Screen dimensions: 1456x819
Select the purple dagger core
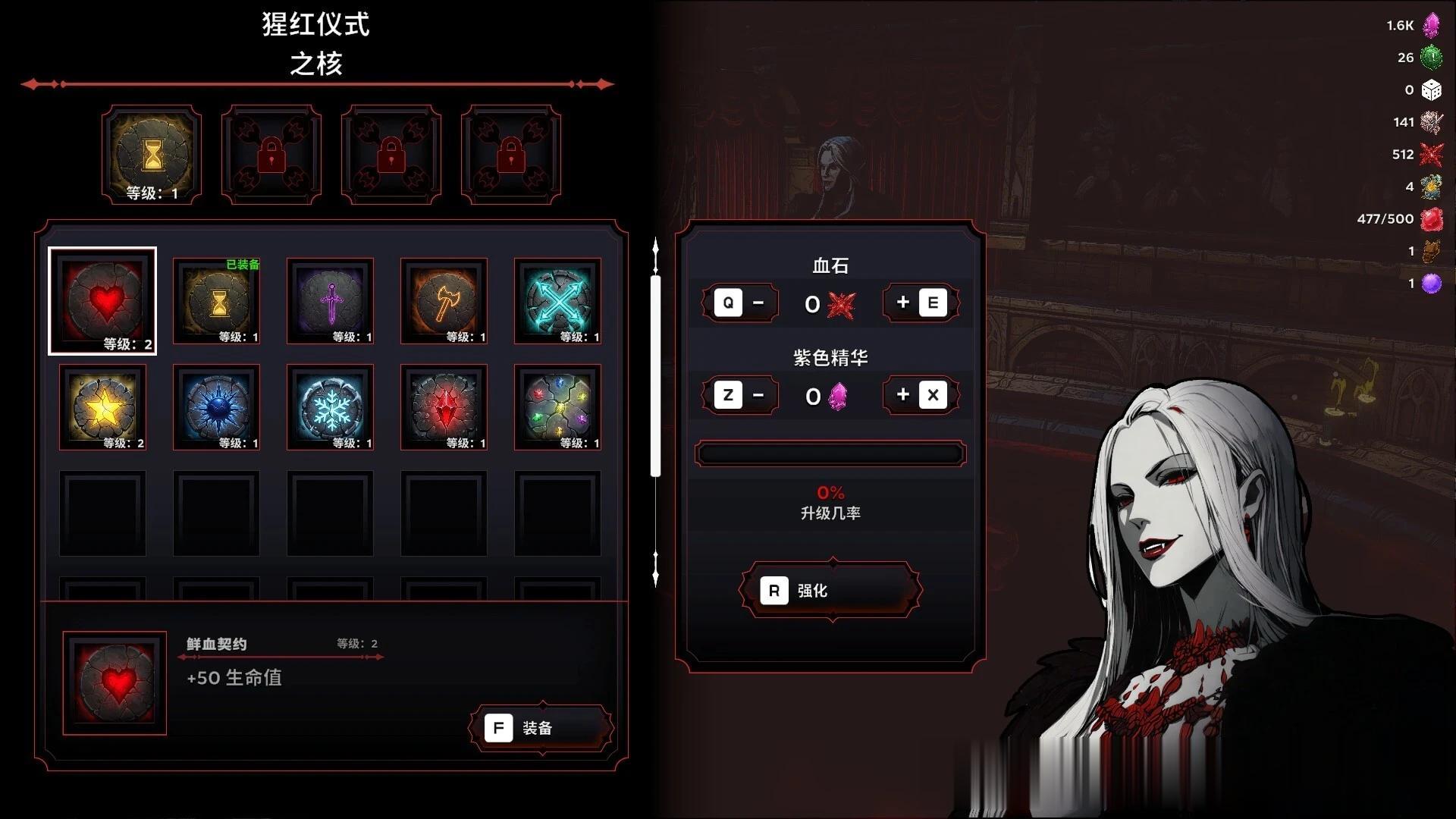click(x=331, y=301)
